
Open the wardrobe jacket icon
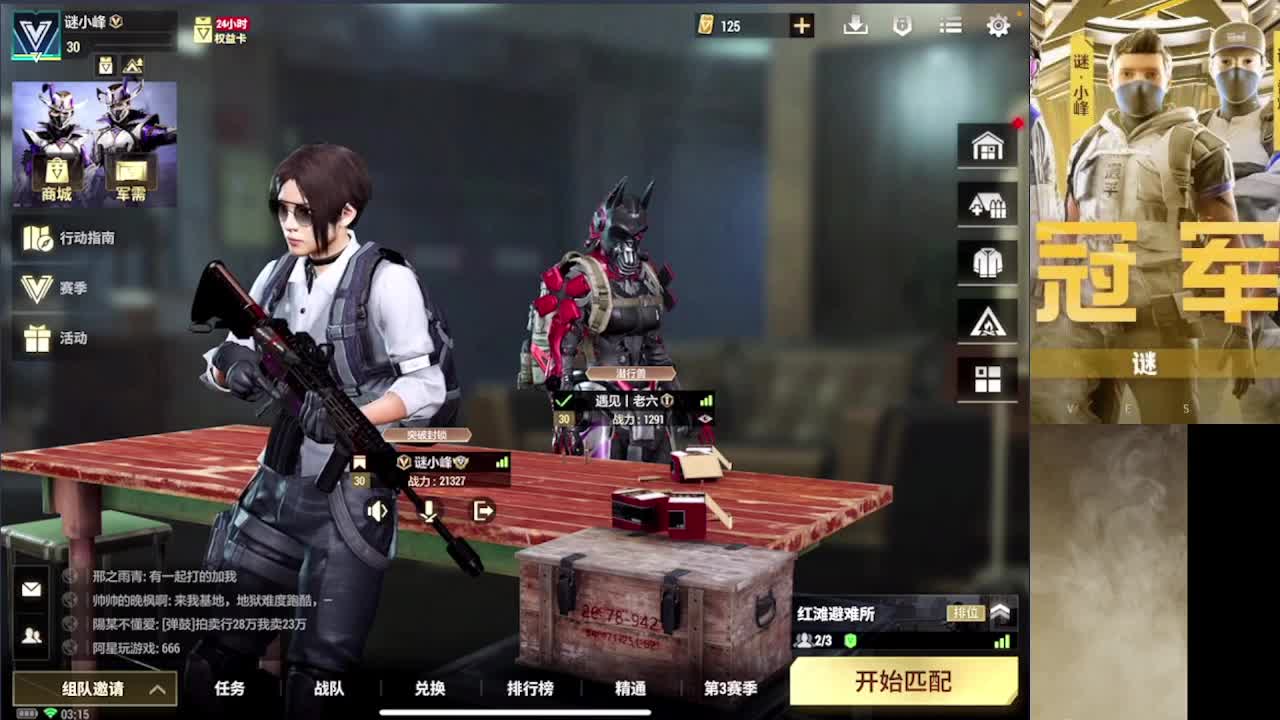(x=987, y=261)
